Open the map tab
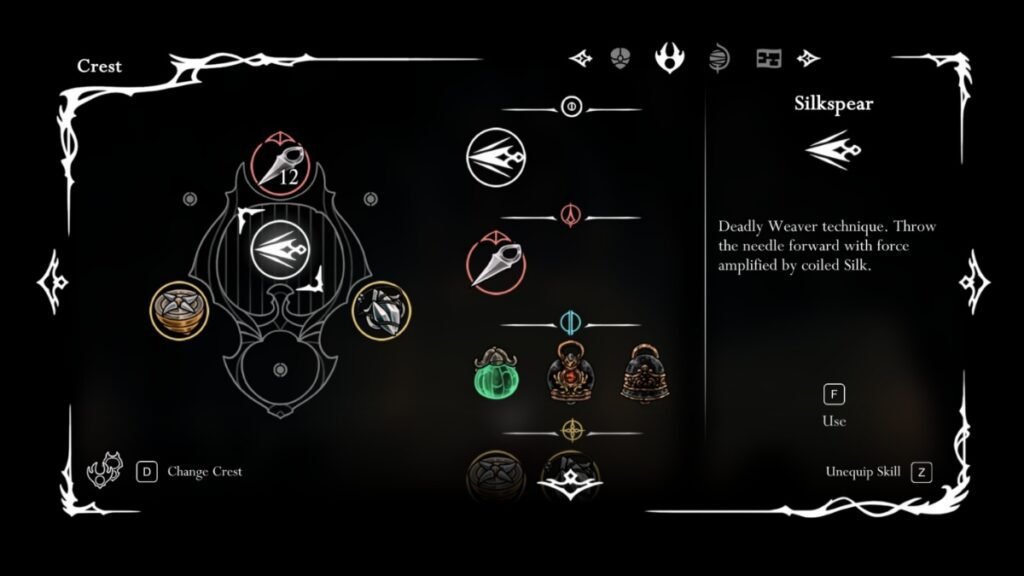Screen dimensions: 1024x576 click(768, 58)
